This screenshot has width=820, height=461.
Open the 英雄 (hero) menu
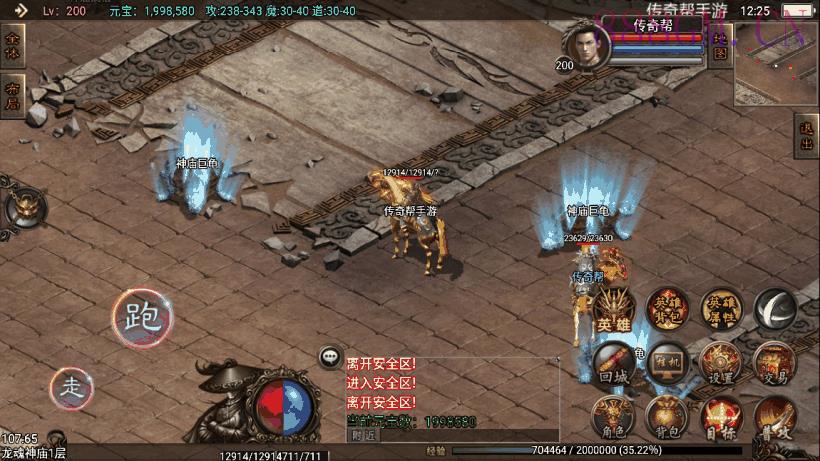coord(612,311)
